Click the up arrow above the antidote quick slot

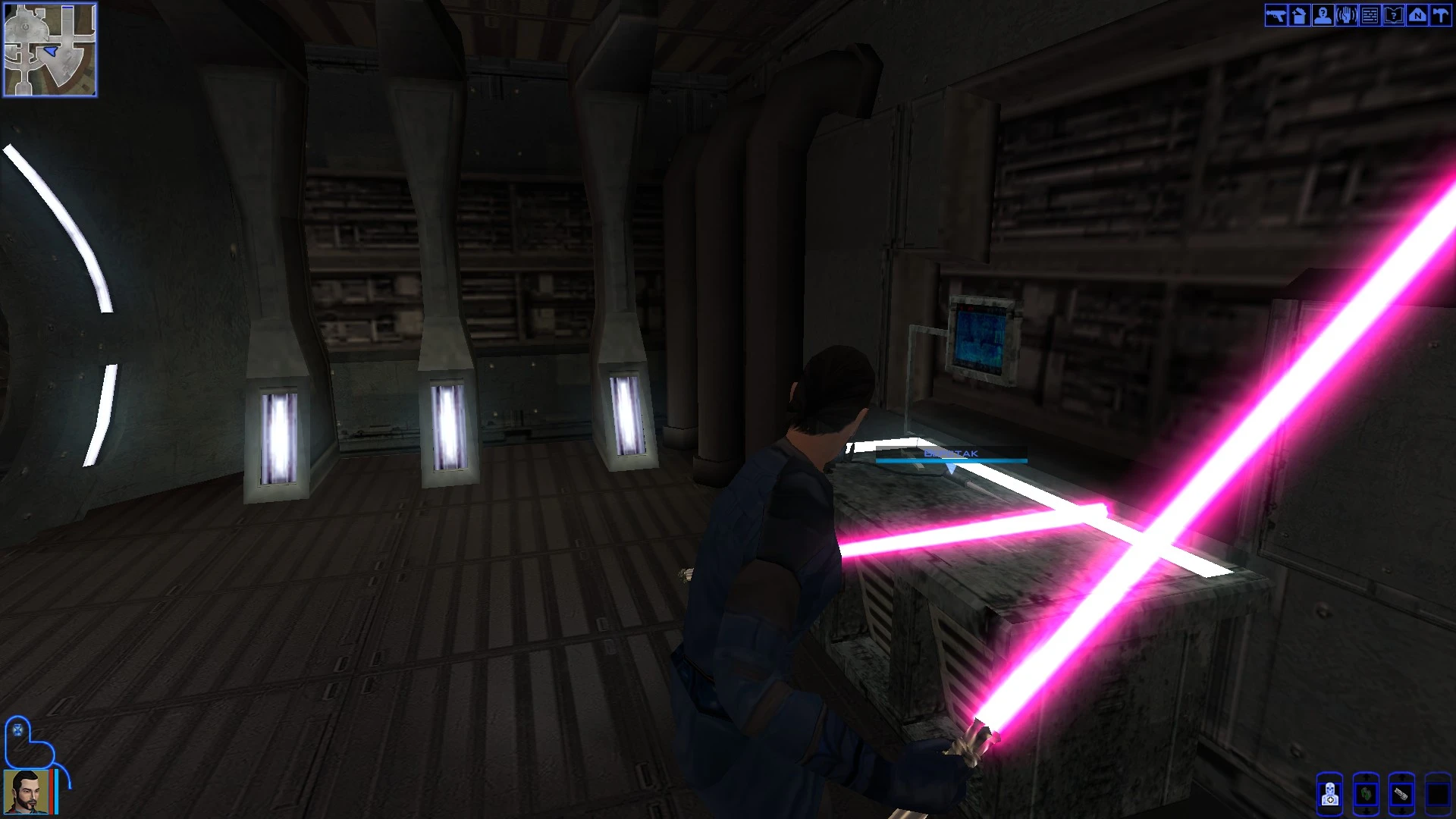click(x=1367, y=777)
